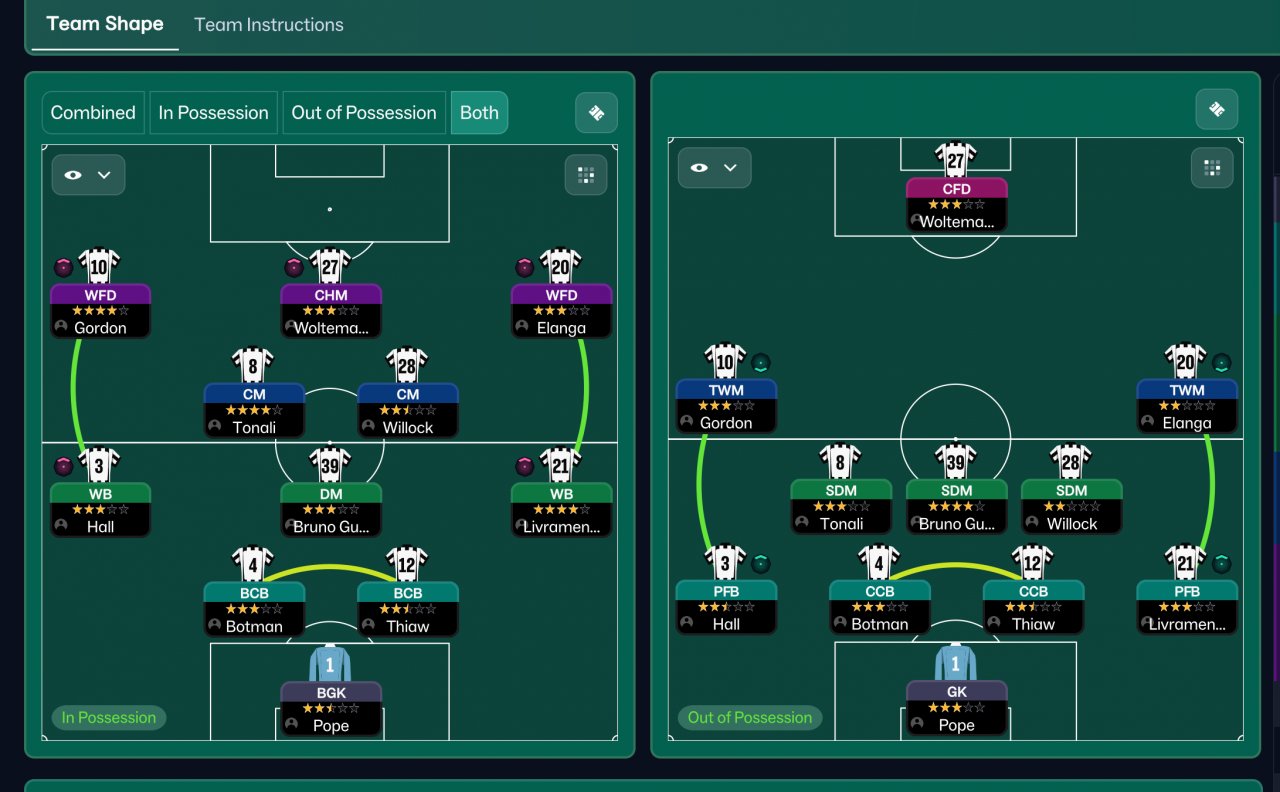Pick Willock's SDM midfield card
The image size is (1280, 792).
1072,507
